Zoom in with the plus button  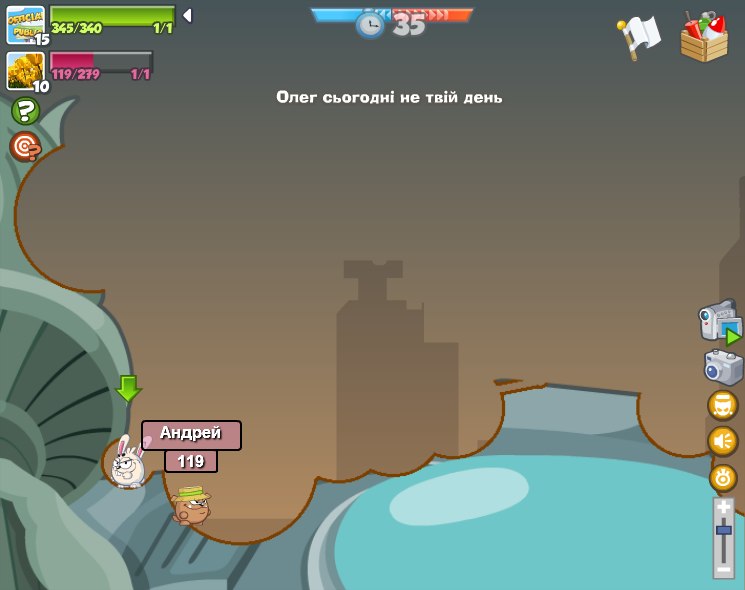[x=723, y=508]
